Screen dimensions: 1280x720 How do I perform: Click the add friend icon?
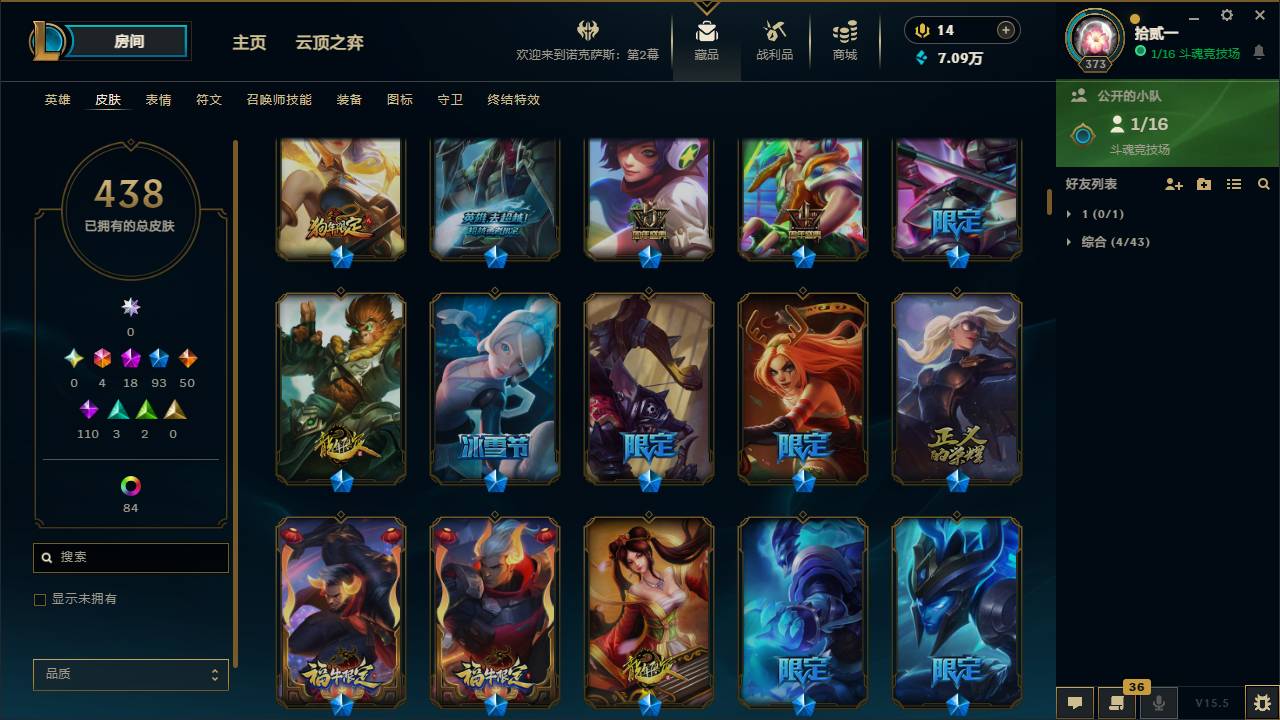click(x=1172, y=184)
